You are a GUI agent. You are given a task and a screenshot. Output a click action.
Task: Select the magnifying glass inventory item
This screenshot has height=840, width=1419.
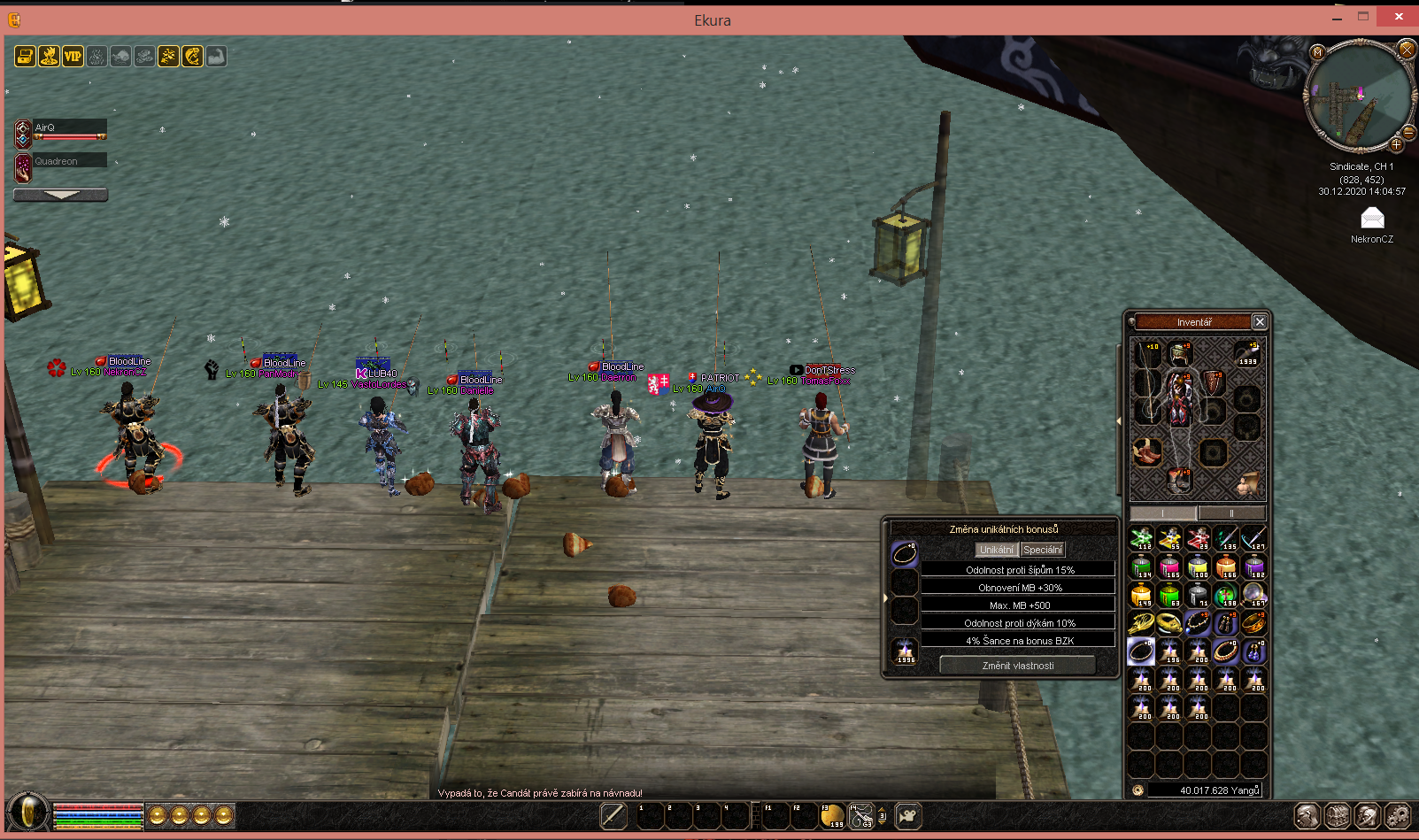click(x=1254, y=595)
